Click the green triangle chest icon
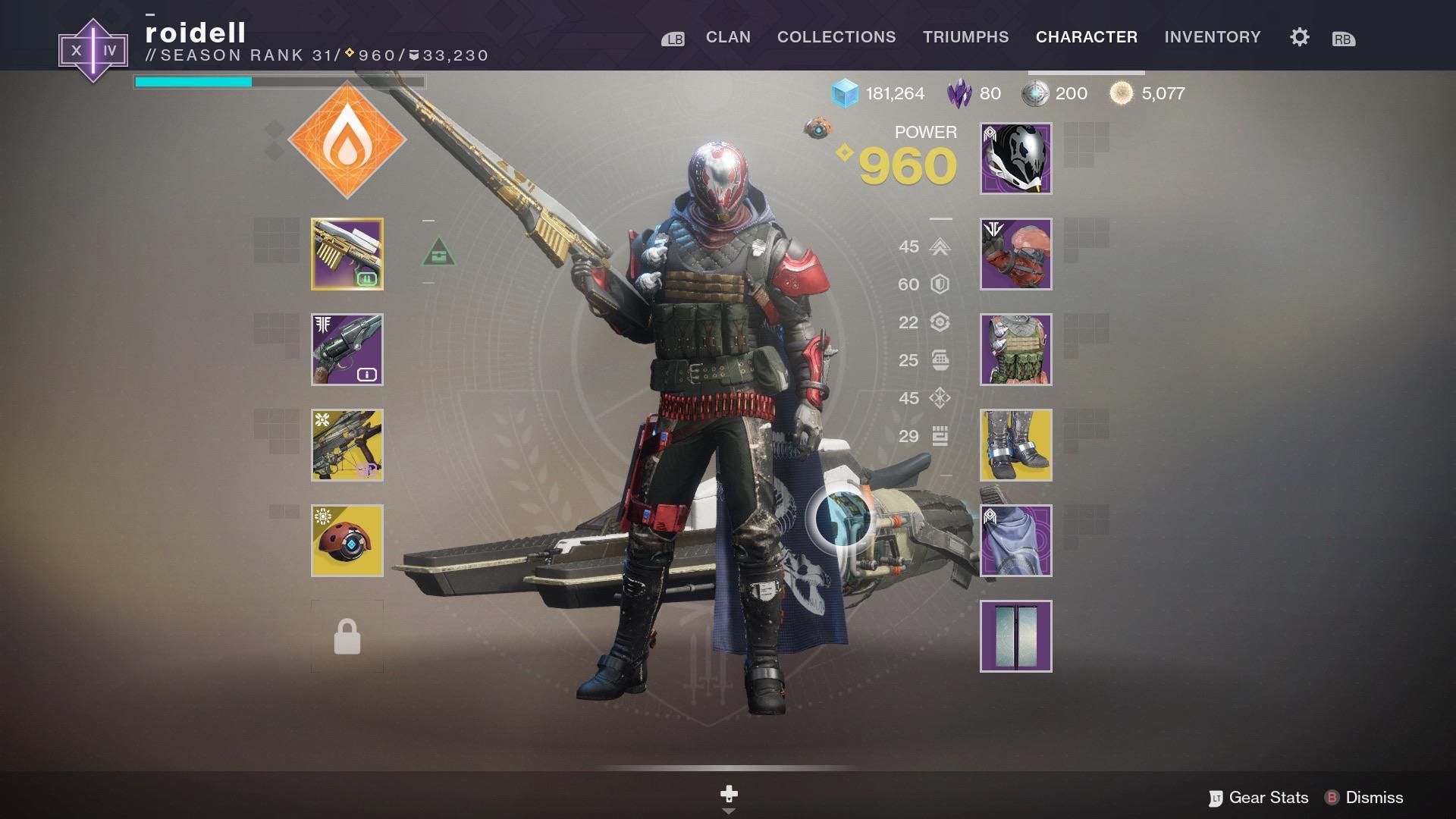This screenshot has height=819, width=1456. 438,252
